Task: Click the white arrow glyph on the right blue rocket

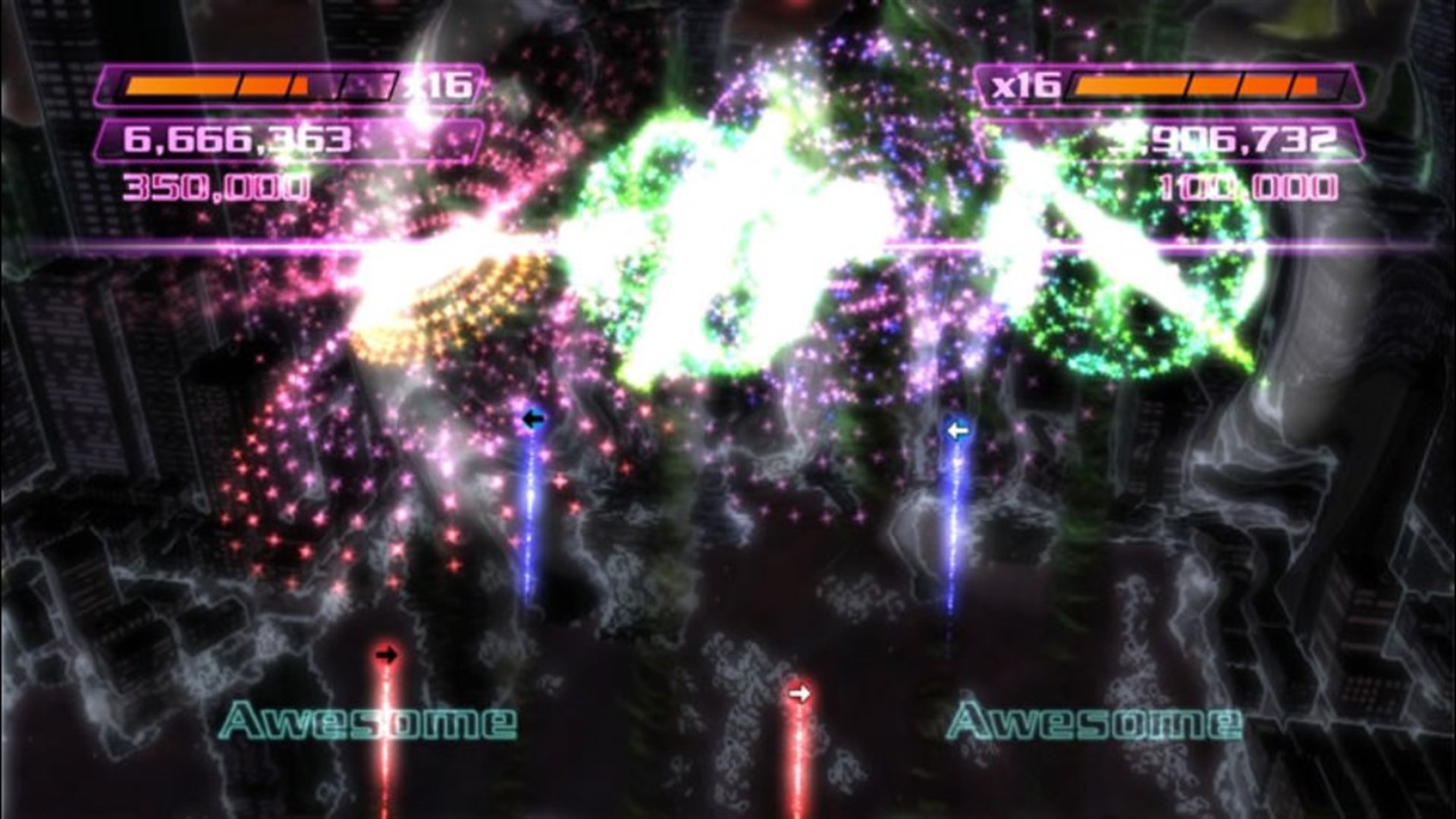Action: [x=957, y=430]
